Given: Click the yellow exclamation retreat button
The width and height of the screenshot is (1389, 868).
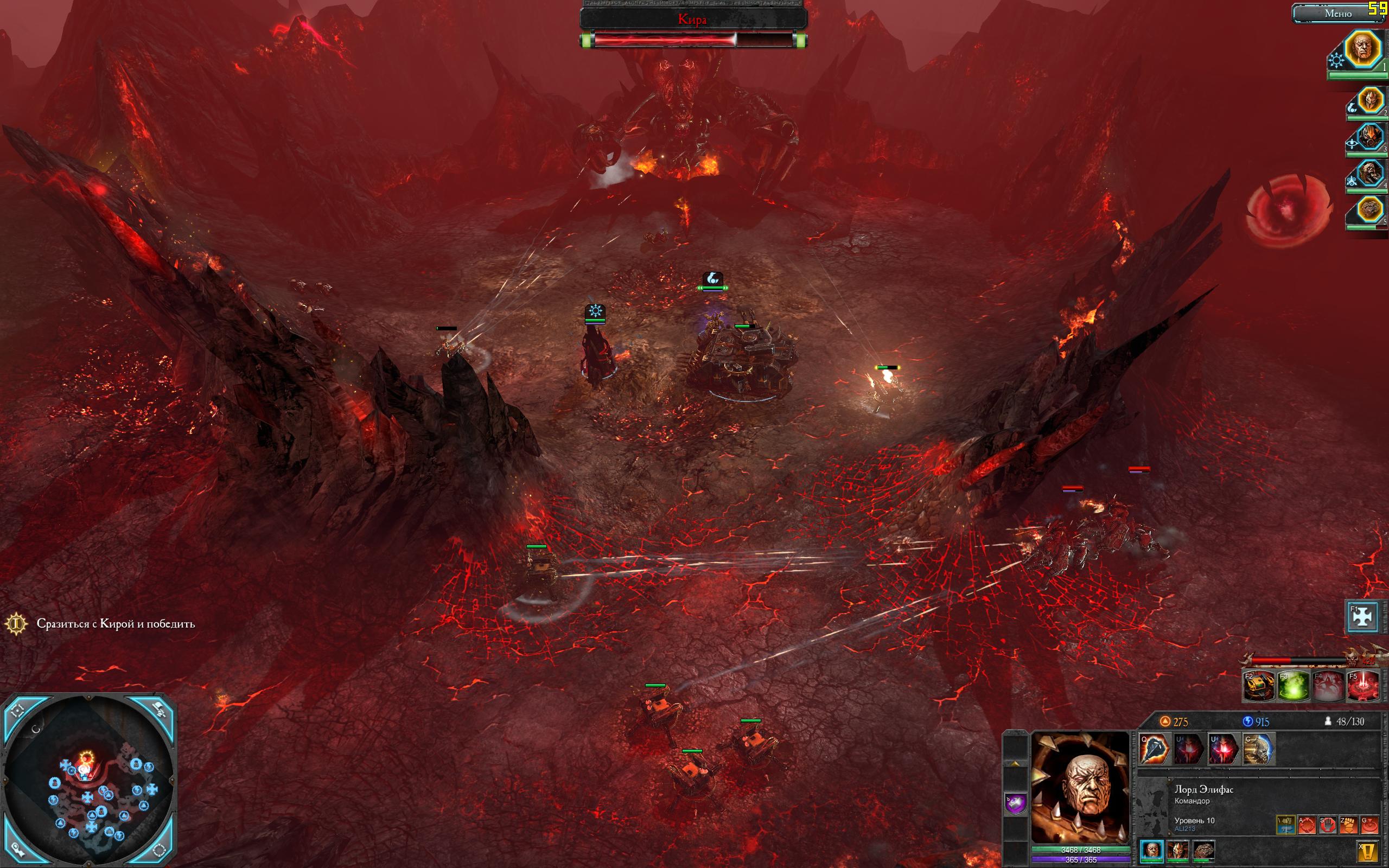Looking at the screenshot, I should pos(1368,851).
